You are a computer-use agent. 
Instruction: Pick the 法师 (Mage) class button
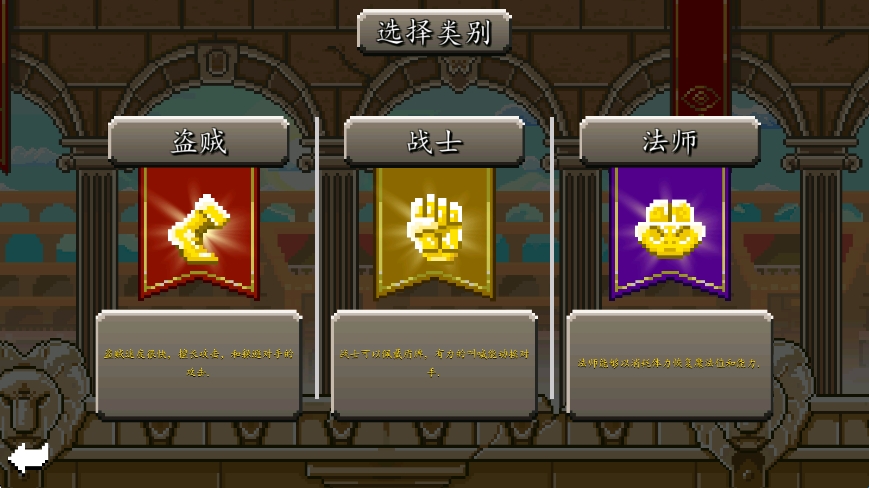pyautogui.click(x=669, y=141)
